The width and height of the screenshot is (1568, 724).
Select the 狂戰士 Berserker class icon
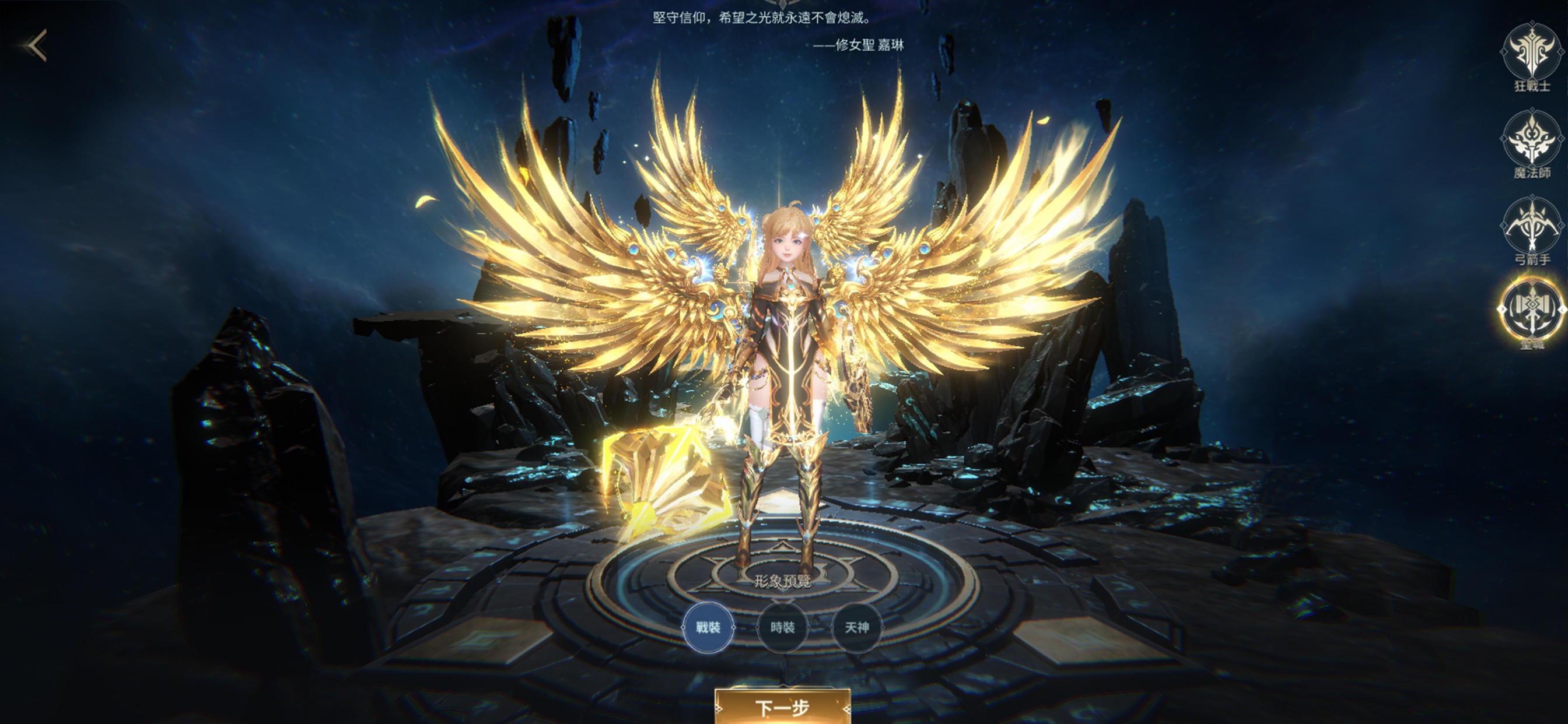click(1531, 52)
